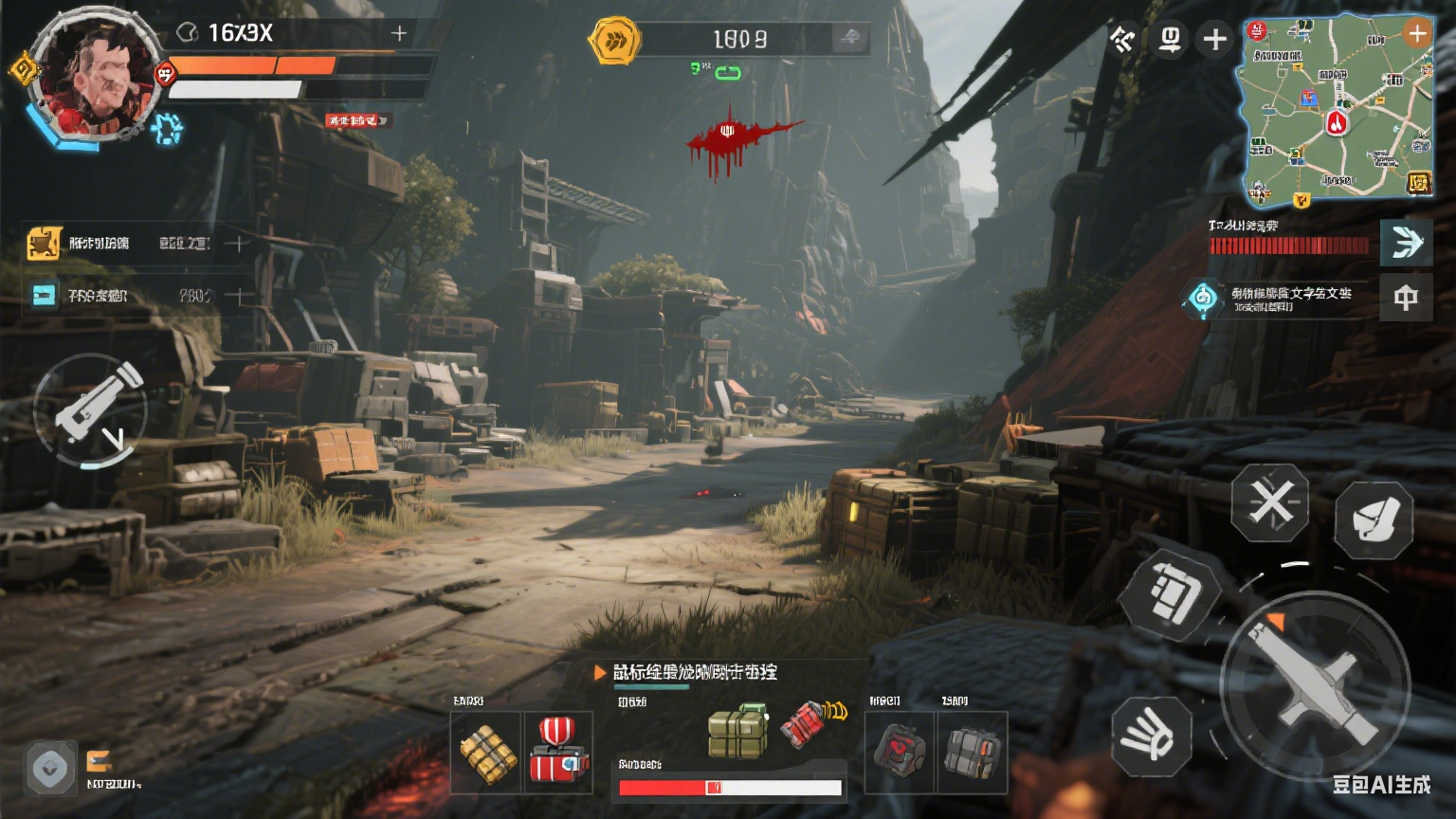Tap the minimap in the corner
The height and width of the screenshot is (819, 1456).
tap(1337, 109)
